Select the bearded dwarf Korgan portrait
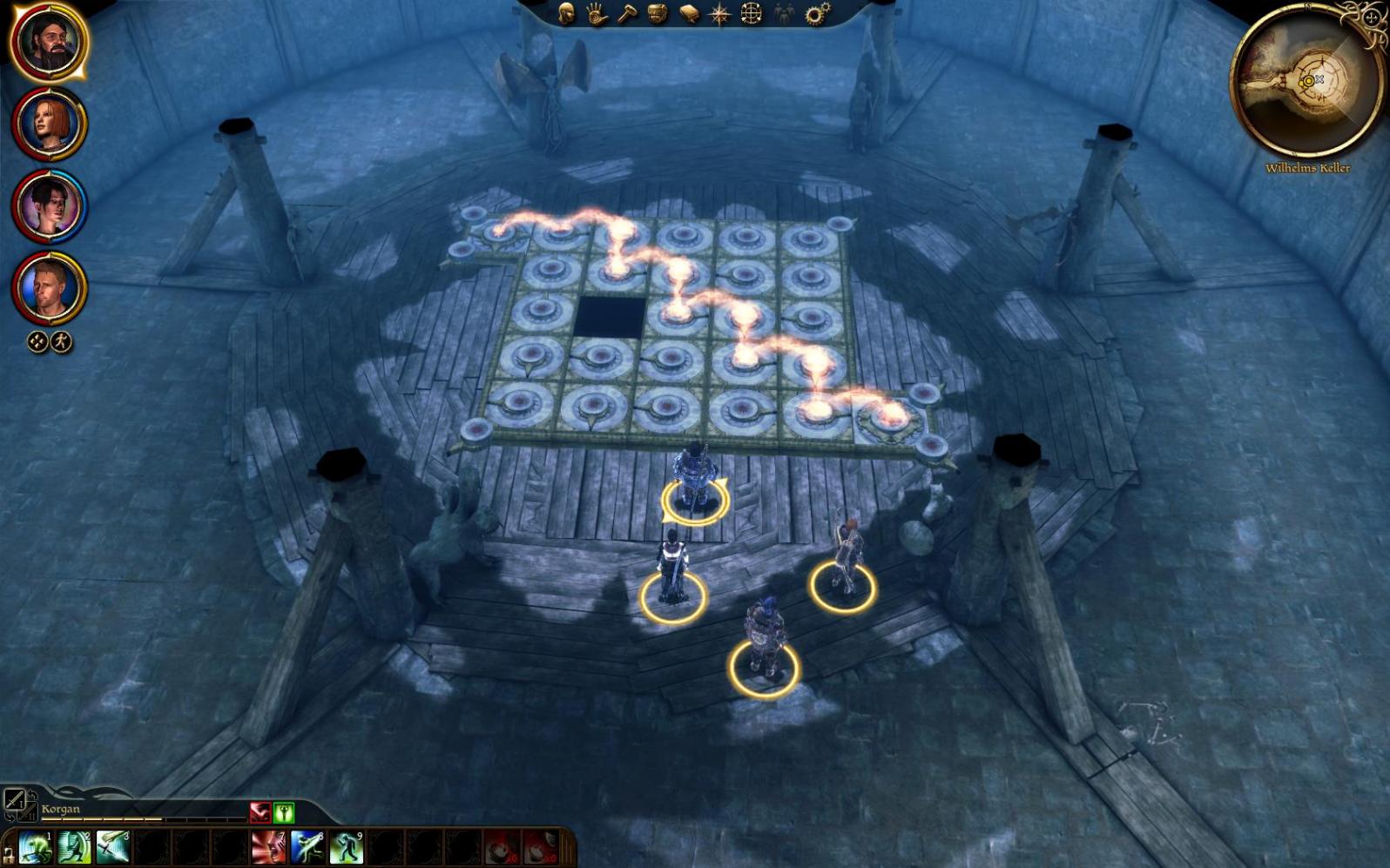Image resolution: width=1390 pixels, height=868 pixels. (49, 42)
